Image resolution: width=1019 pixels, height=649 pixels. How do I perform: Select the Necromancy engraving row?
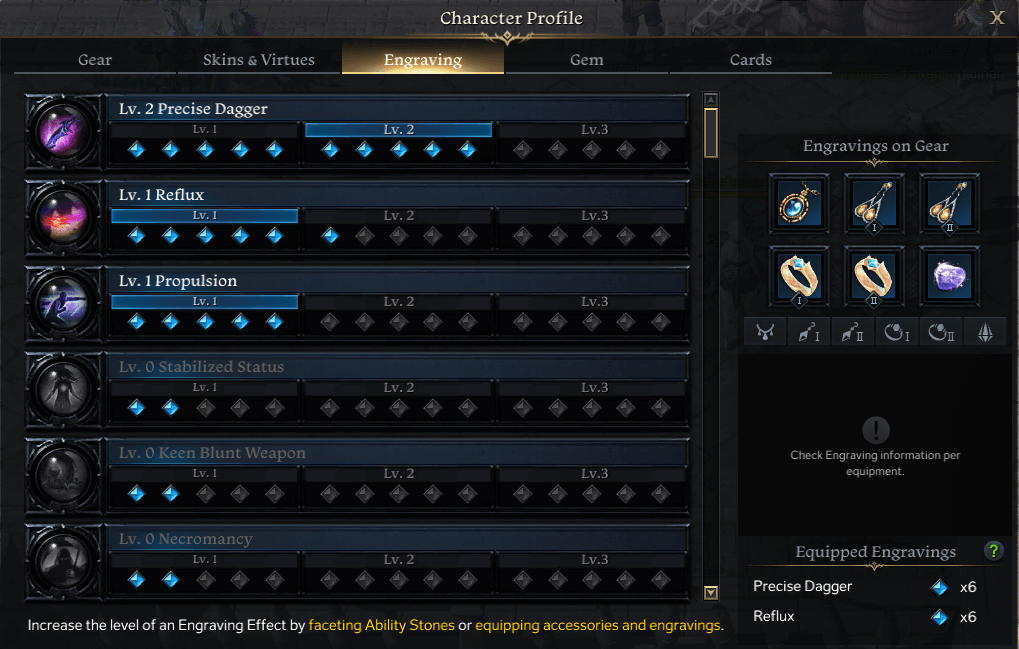tap(398, 539)
